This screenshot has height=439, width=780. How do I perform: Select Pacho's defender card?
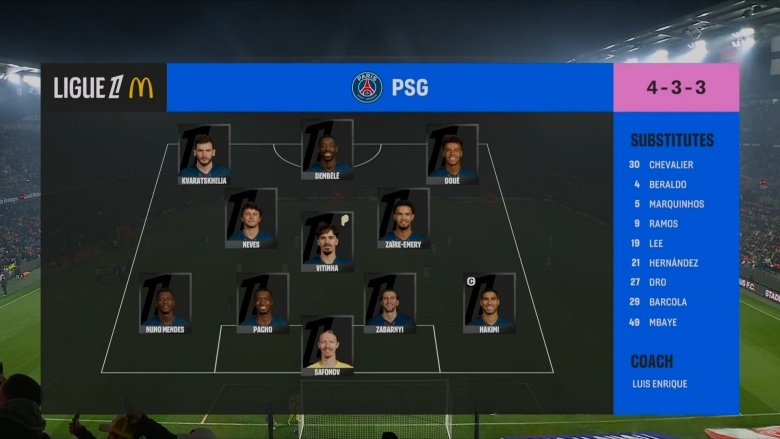coord(263,302)
